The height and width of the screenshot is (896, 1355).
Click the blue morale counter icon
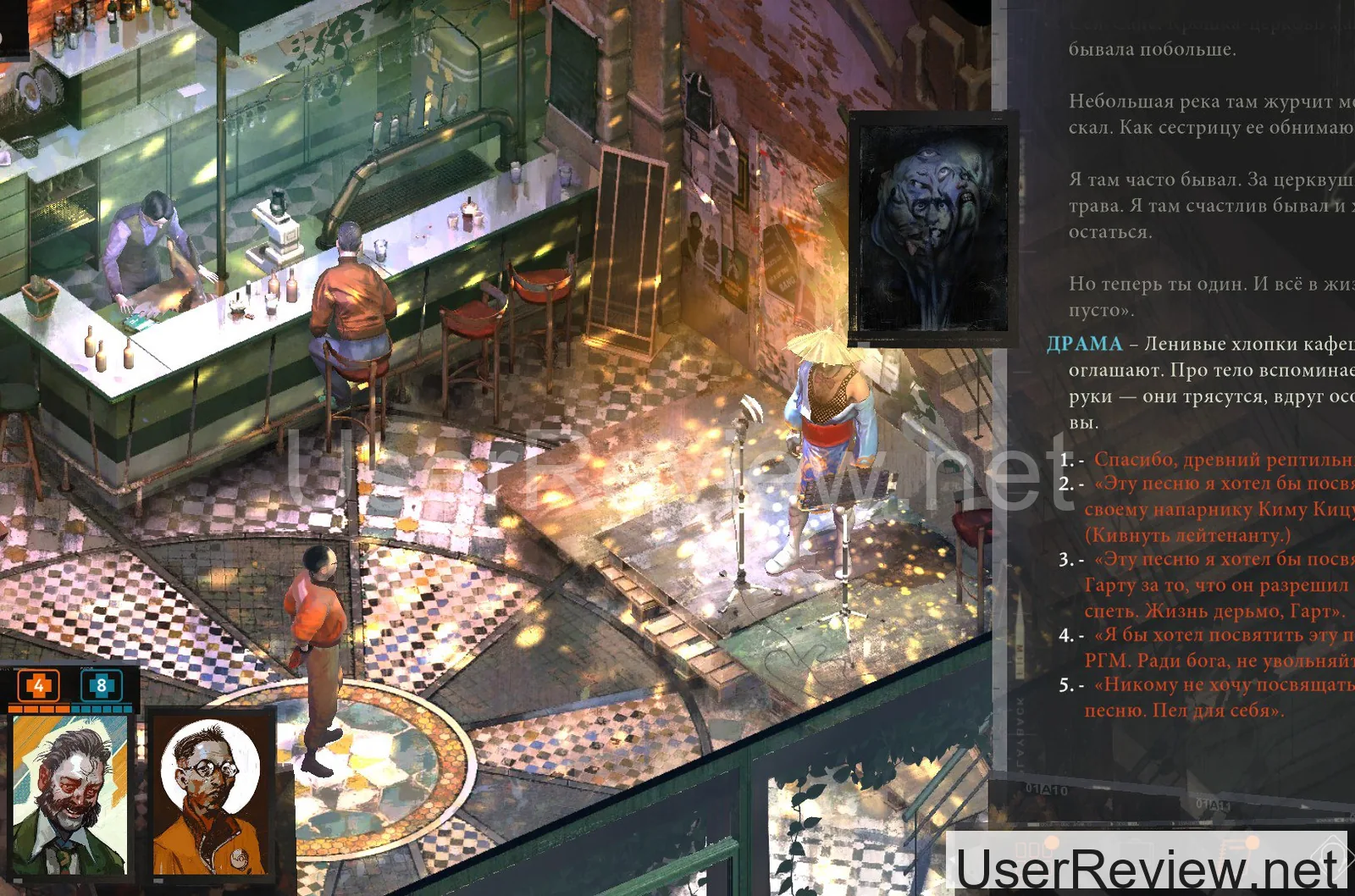(x=101, y=685)
